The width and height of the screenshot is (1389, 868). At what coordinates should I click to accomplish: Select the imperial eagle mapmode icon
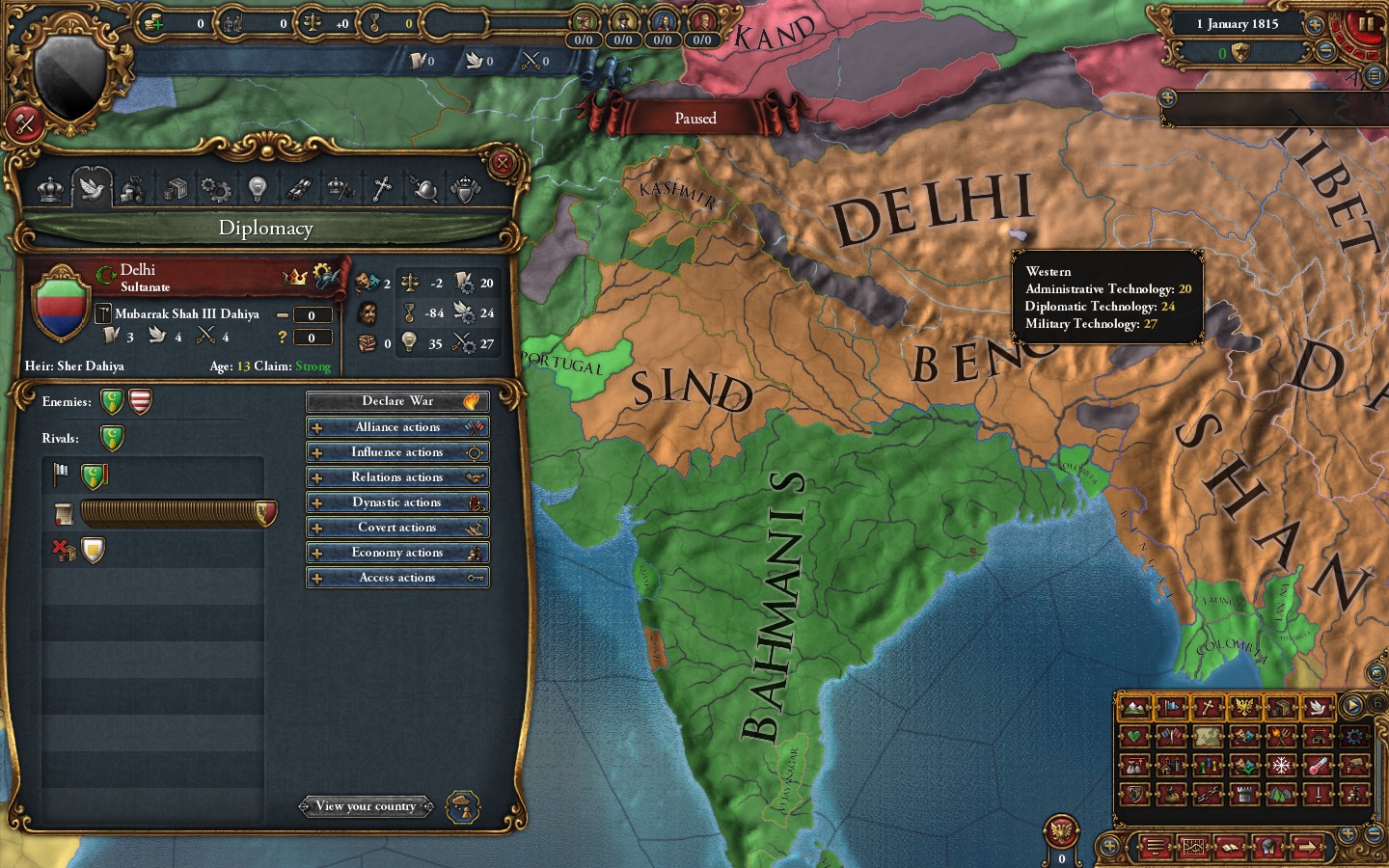point(1245,709)
